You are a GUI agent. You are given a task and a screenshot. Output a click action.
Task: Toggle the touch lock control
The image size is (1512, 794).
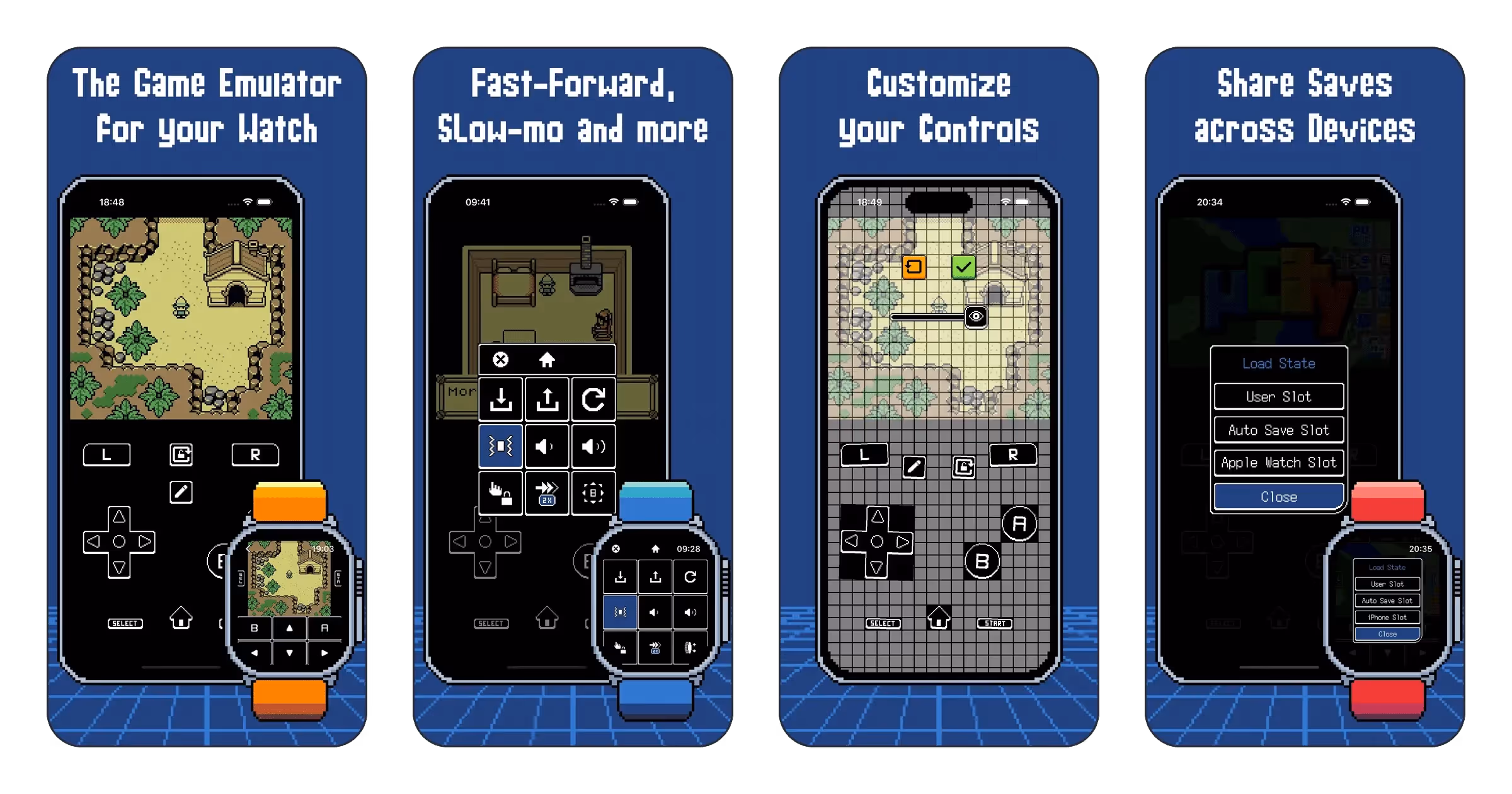tap(500, 494)
